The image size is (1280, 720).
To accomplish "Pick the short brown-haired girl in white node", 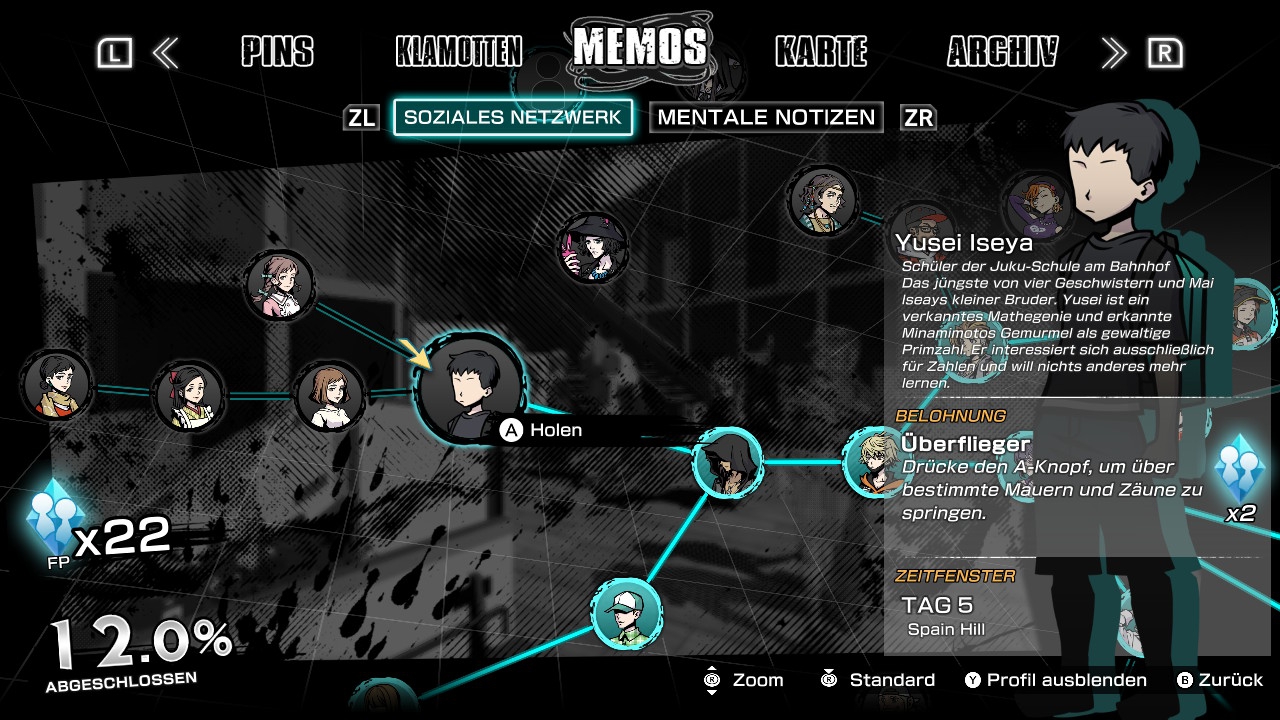I will [x=330, y=396].
